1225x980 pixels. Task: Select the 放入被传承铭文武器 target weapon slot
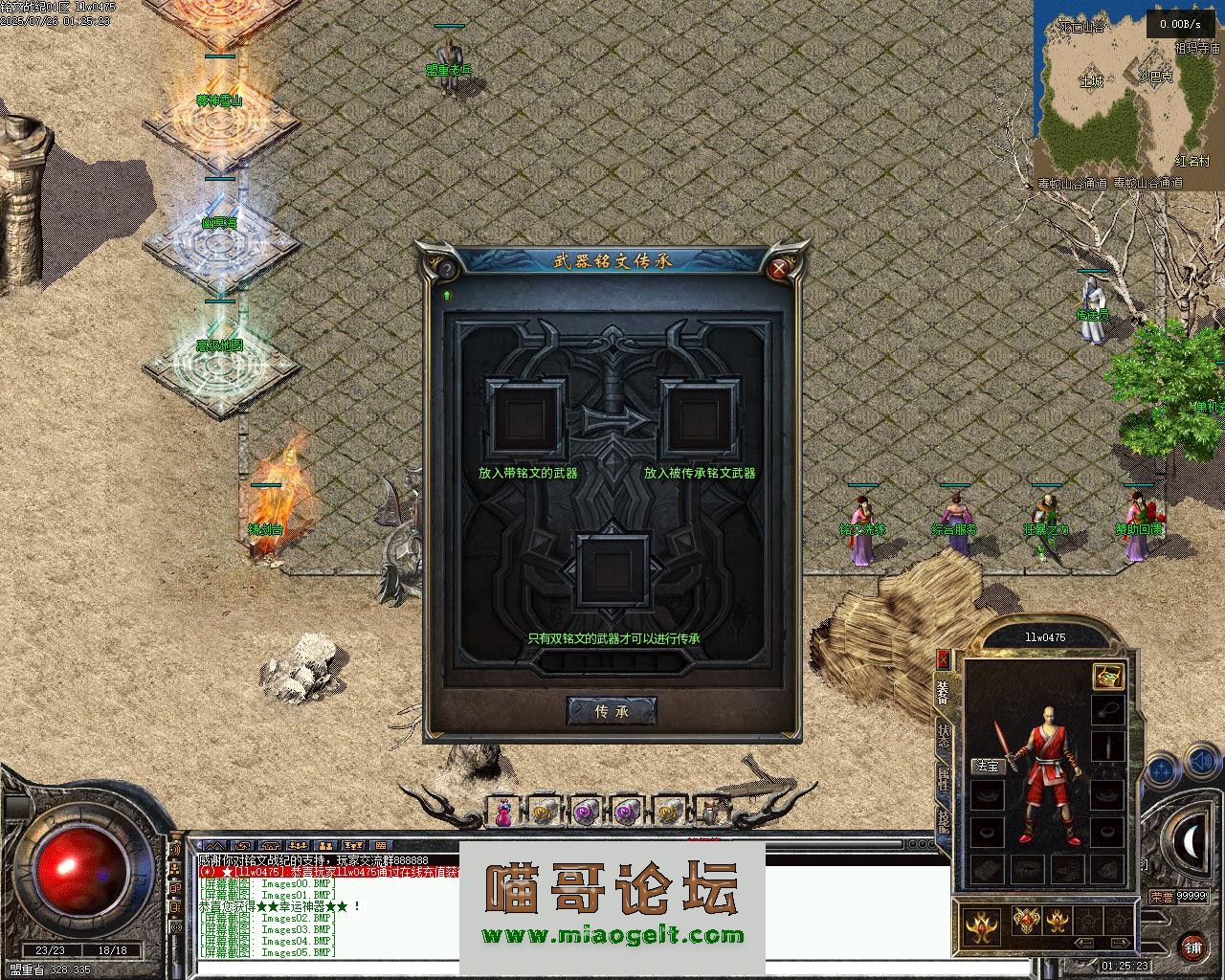tap(702, 419)
